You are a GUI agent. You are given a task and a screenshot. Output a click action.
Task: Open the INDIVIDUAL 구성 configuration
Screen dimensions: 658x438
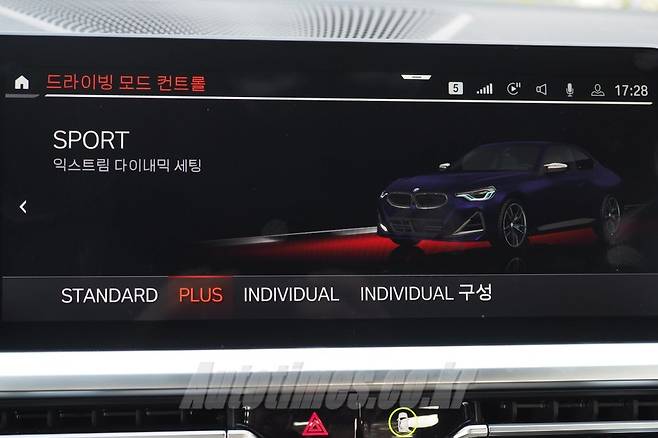point(425,293)
